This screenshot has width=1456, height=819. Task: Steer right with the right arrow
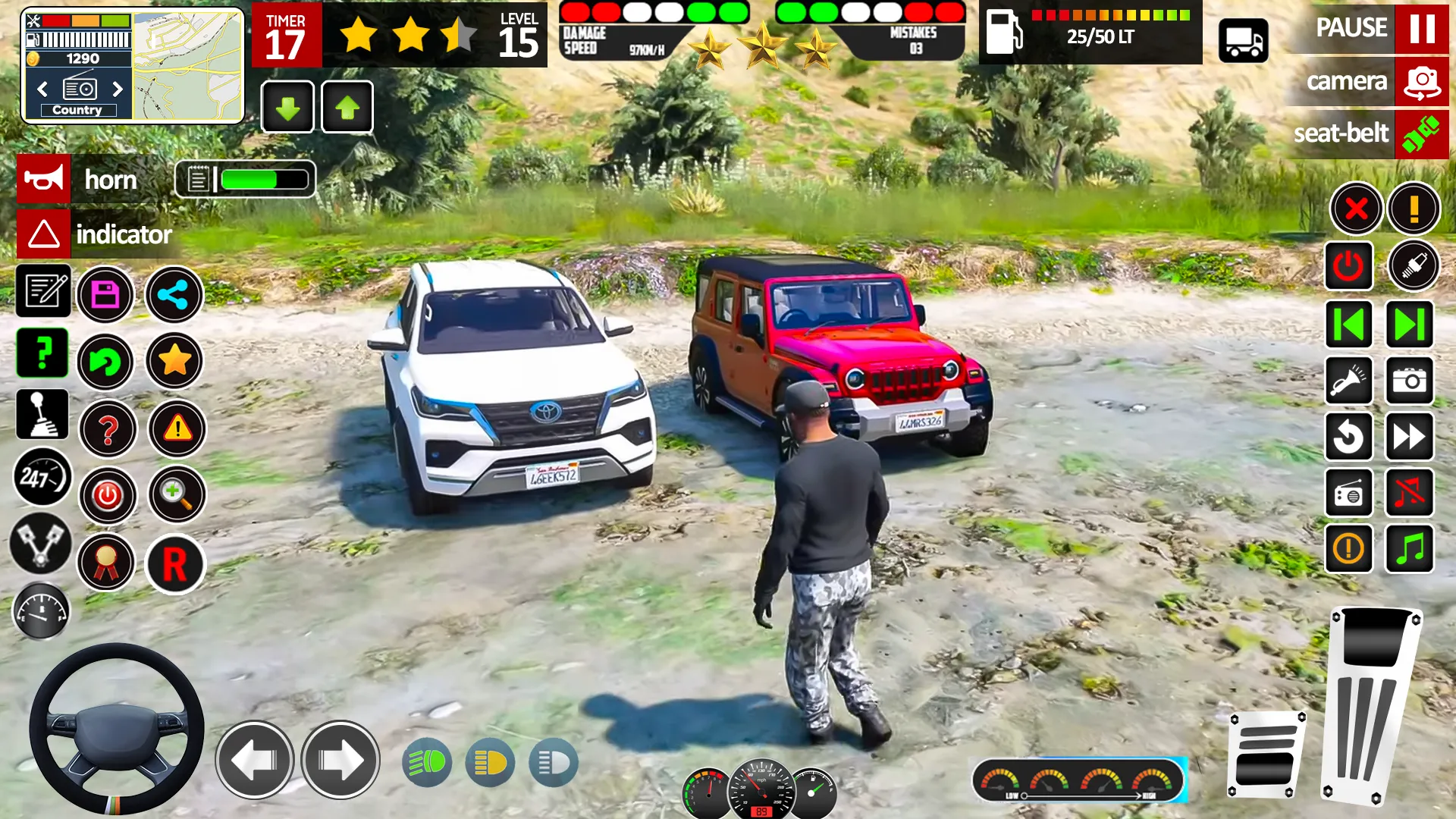(x=340, y=760)
